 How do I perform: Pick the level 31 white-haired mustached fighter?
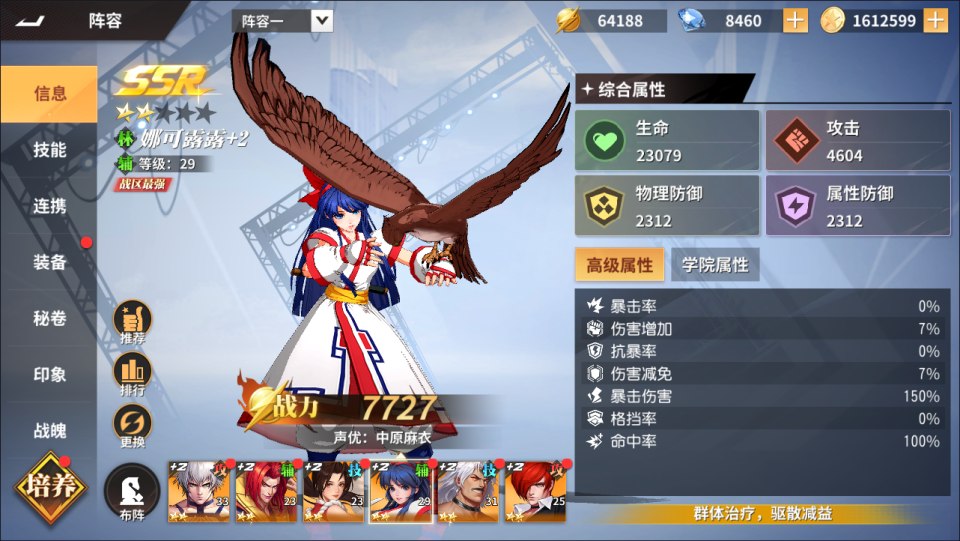coord(468,492)
